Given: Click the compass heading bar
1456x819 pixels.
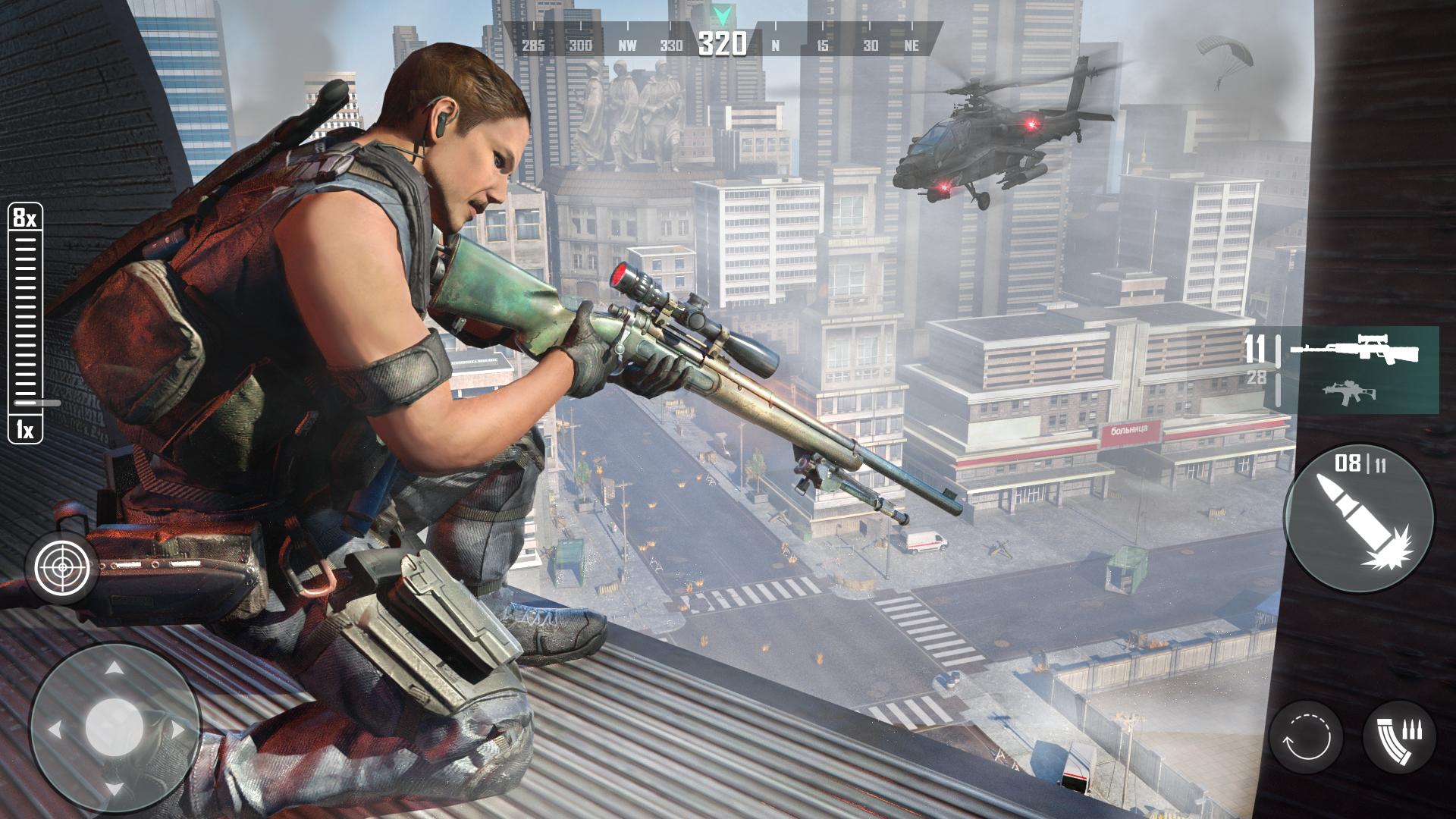Looking at the screenshot, I should point(722,44).
